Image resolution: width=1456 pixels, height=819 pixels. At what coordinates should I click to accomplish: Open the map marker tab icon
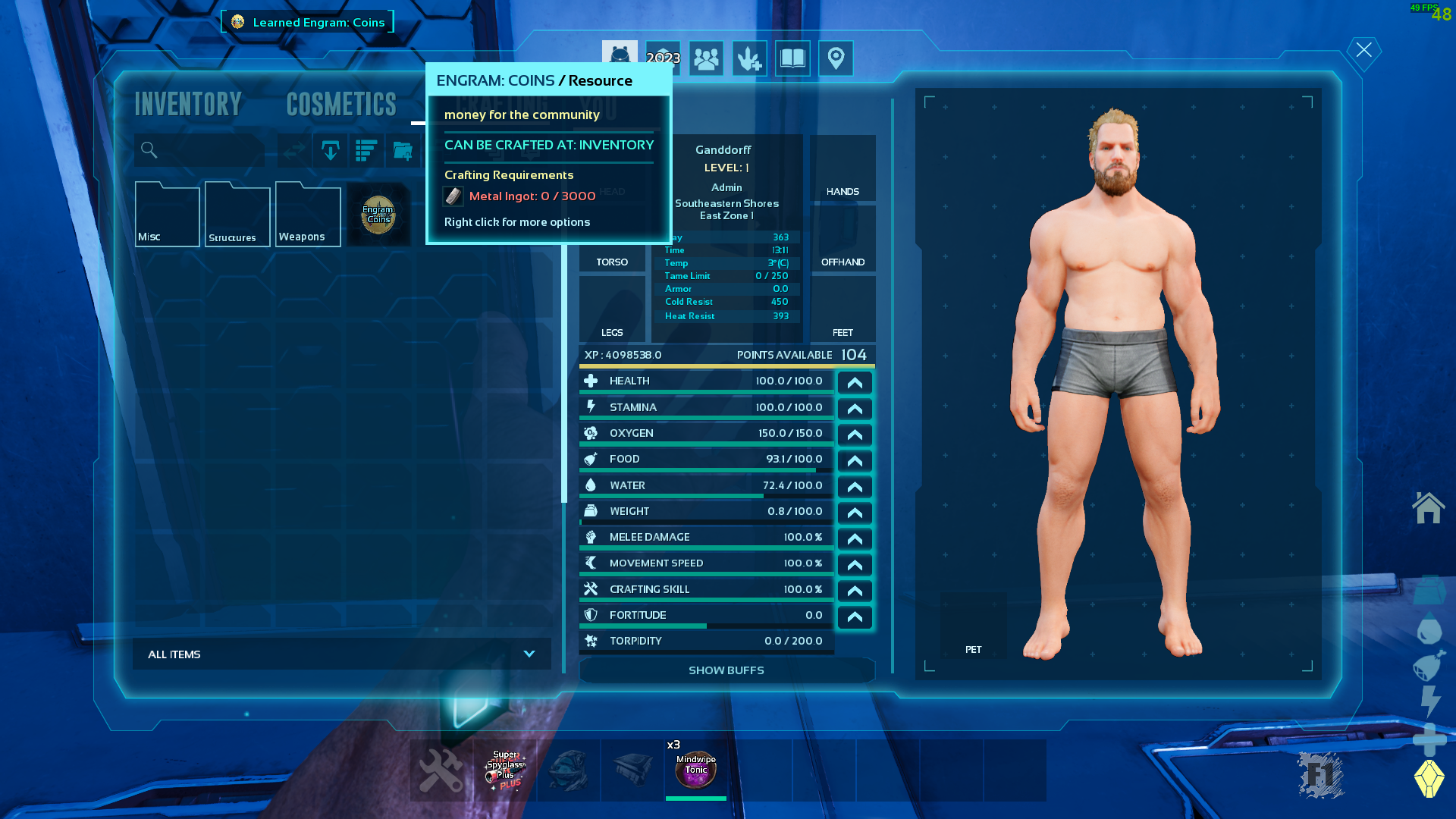[836, 58]
